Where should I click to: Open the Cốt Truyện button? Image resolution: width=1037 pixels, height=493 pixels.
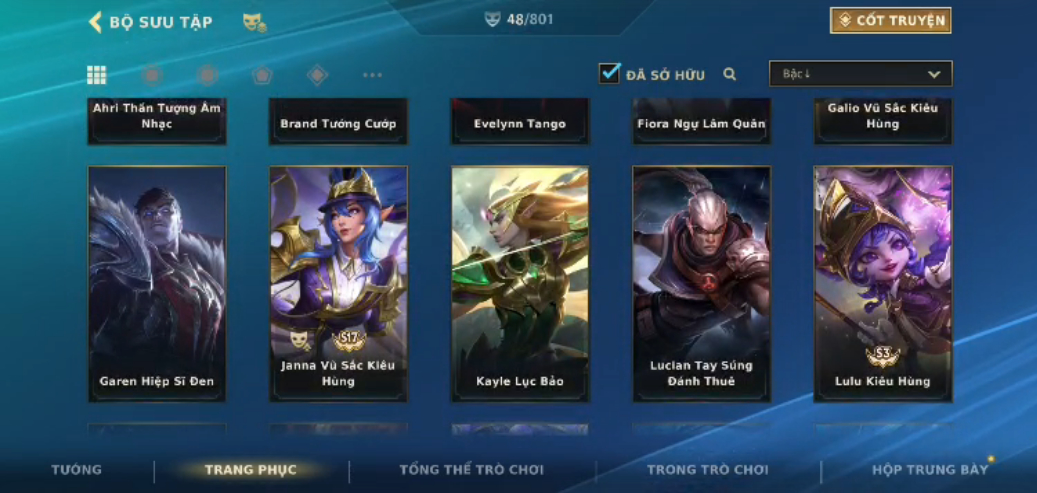(x=890, y=21)
